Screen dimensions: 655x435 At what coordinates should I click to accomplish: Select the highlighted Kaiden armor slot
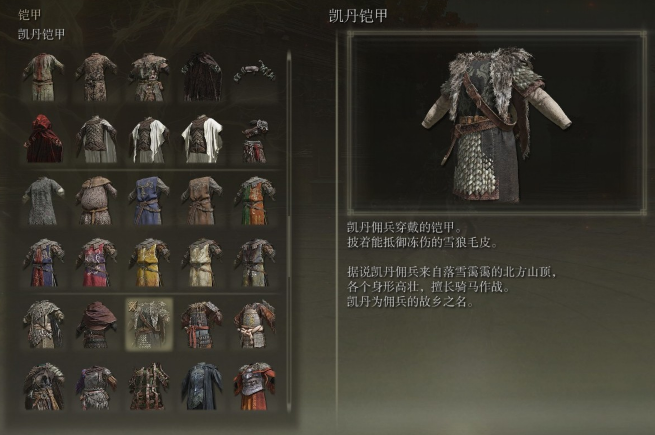coord(148,323)
